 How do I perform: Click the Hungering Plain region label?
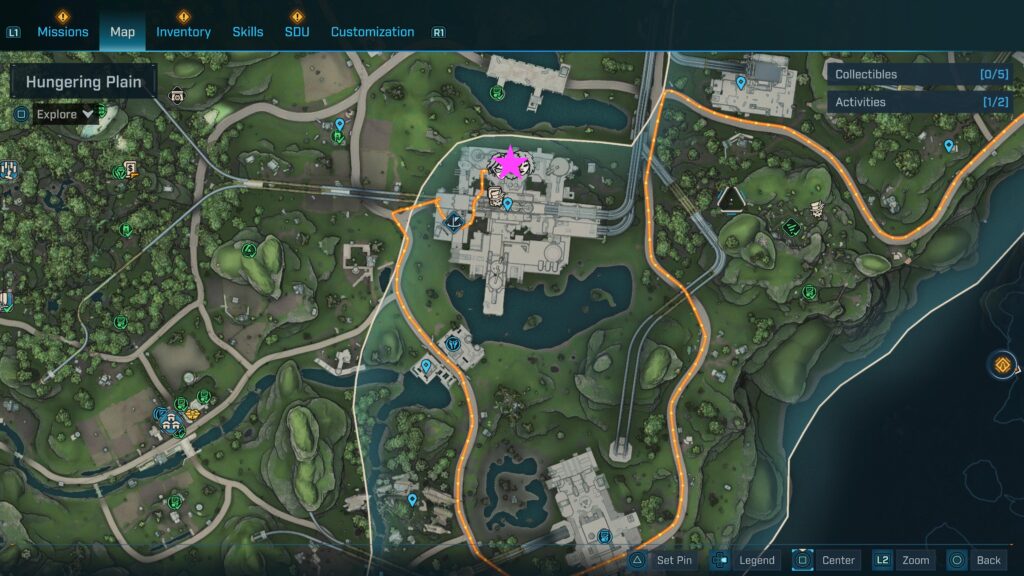(x=84, y=82)
